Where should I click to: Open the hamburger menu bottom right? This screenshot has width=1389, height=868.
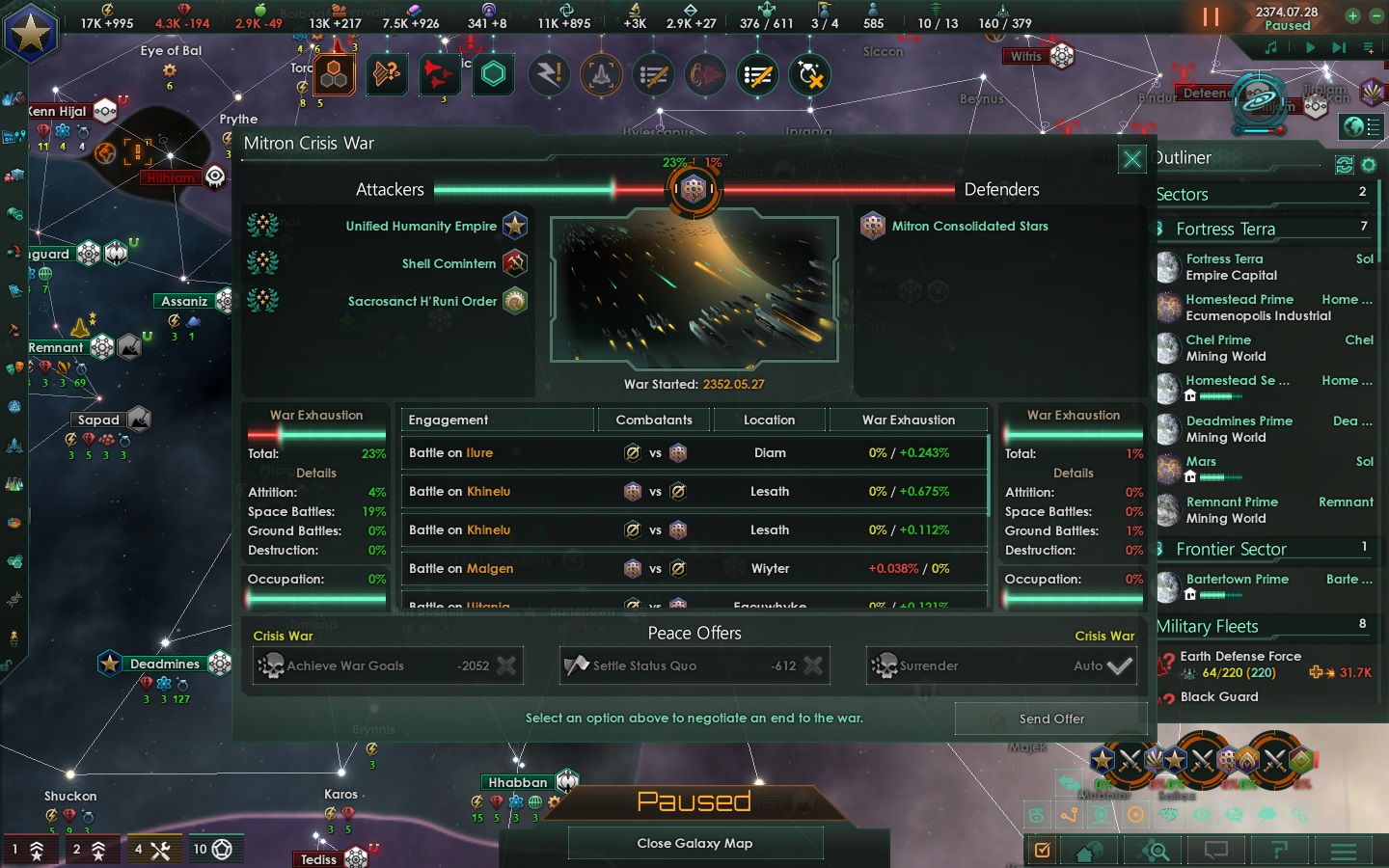1343,852
